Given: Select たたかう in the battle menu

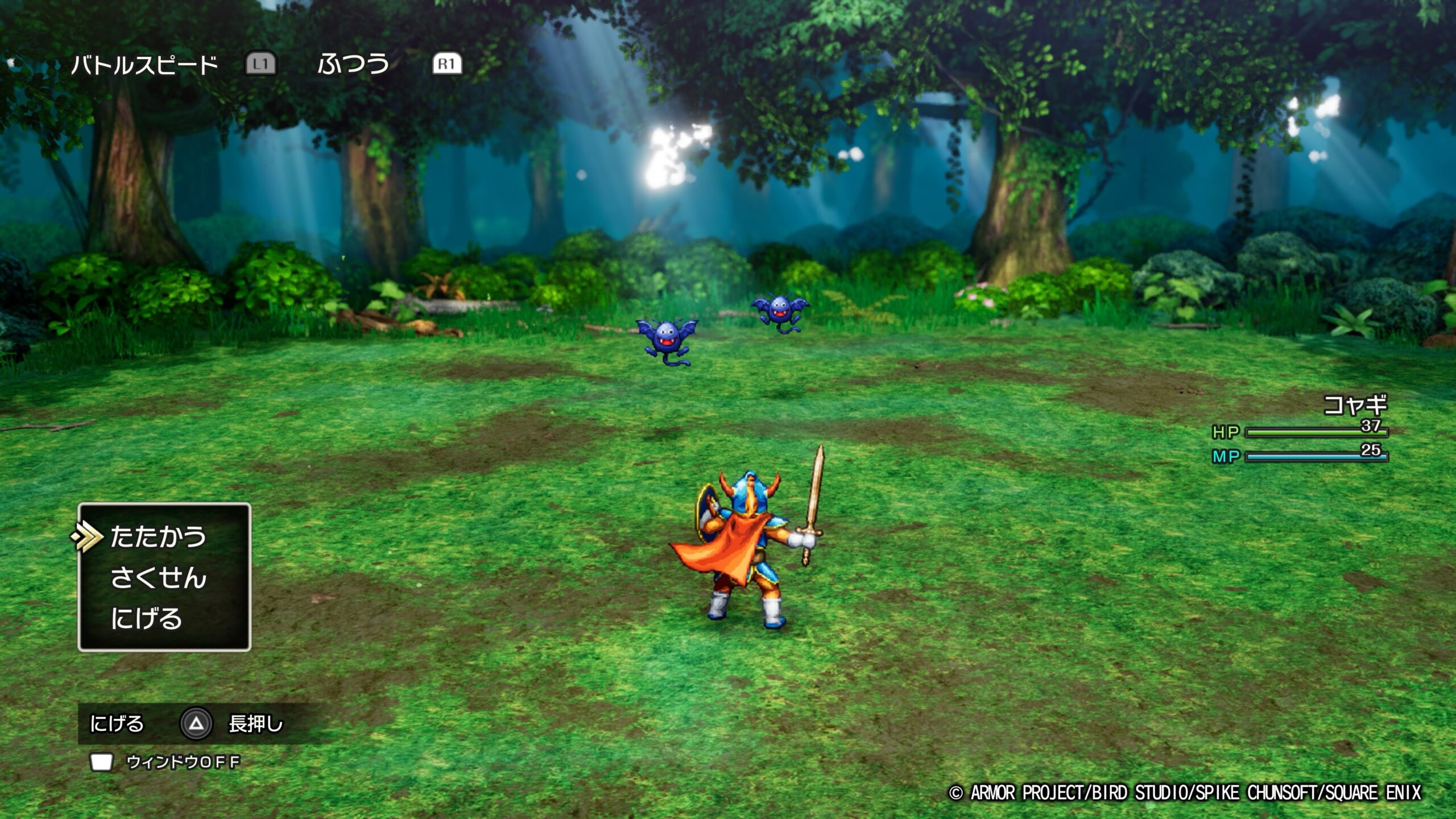Looking at the screenshot, I should click(x=158, y=536).
